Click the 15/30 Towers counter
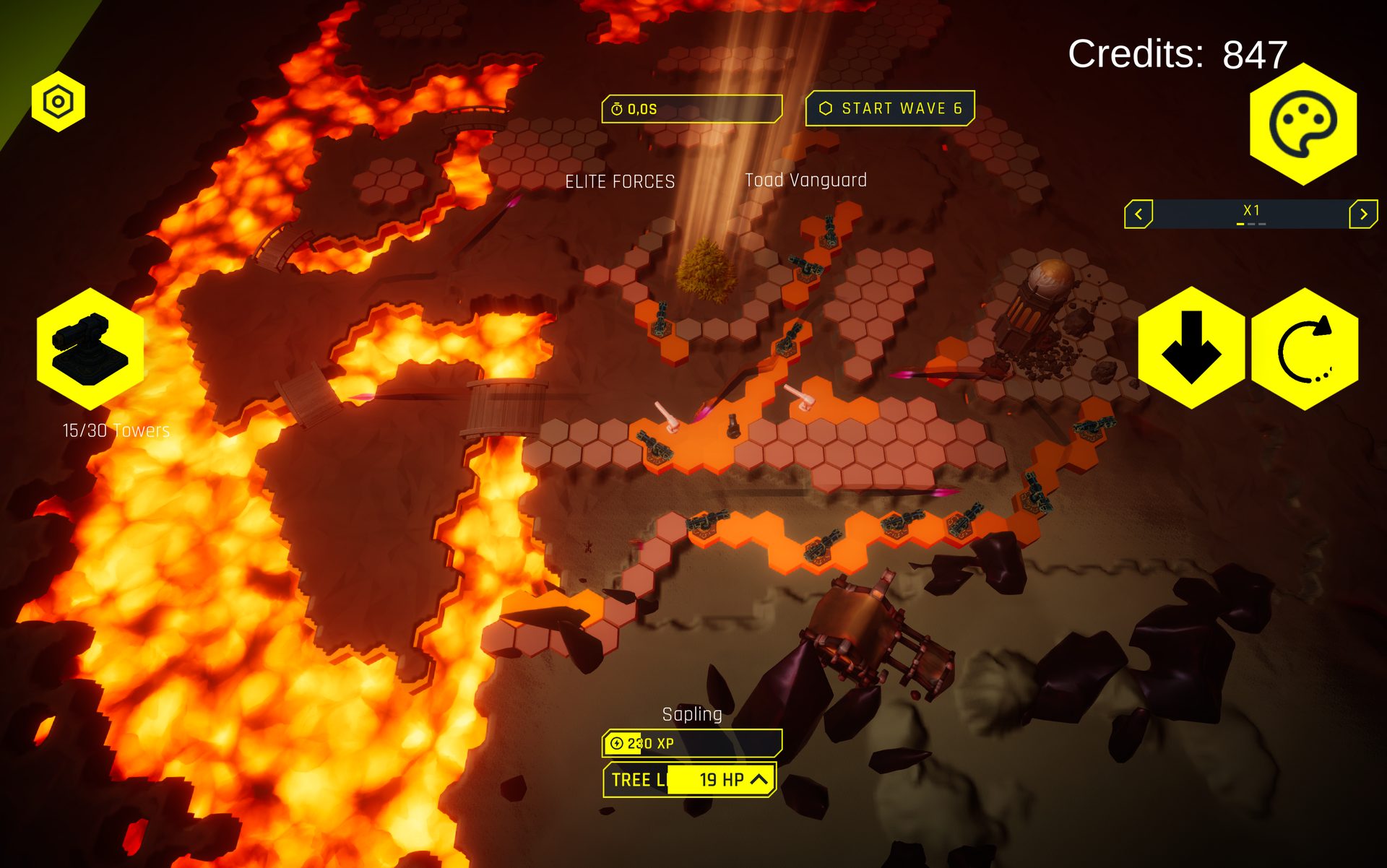The image size is (1387, 868). pos(116,430)
